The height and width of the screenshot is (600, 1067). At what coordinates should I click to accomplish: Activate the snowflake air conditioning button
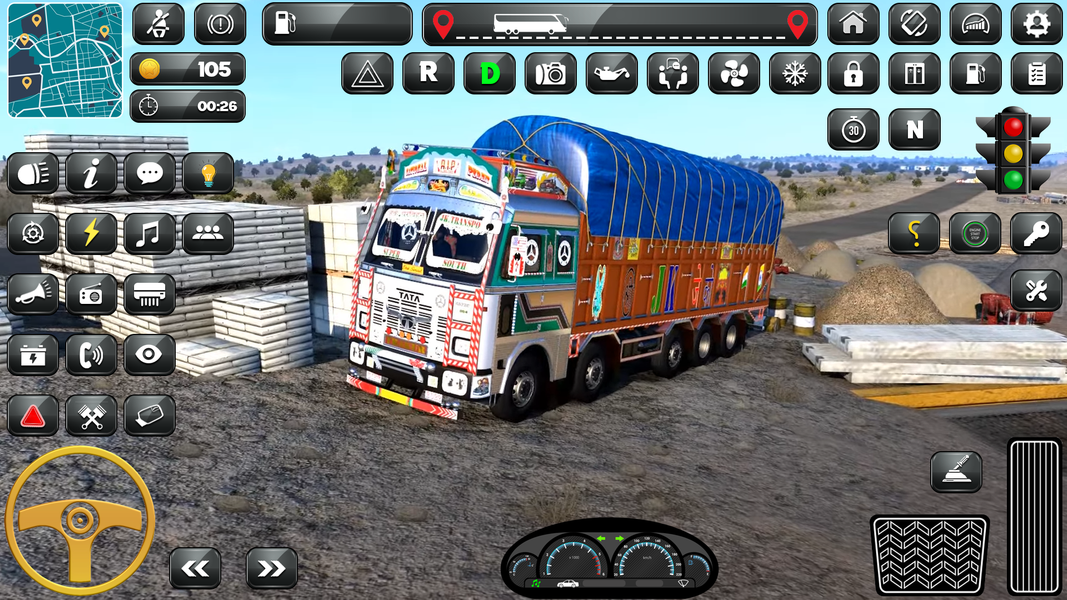pyautogui.click(x=795, y=73)
